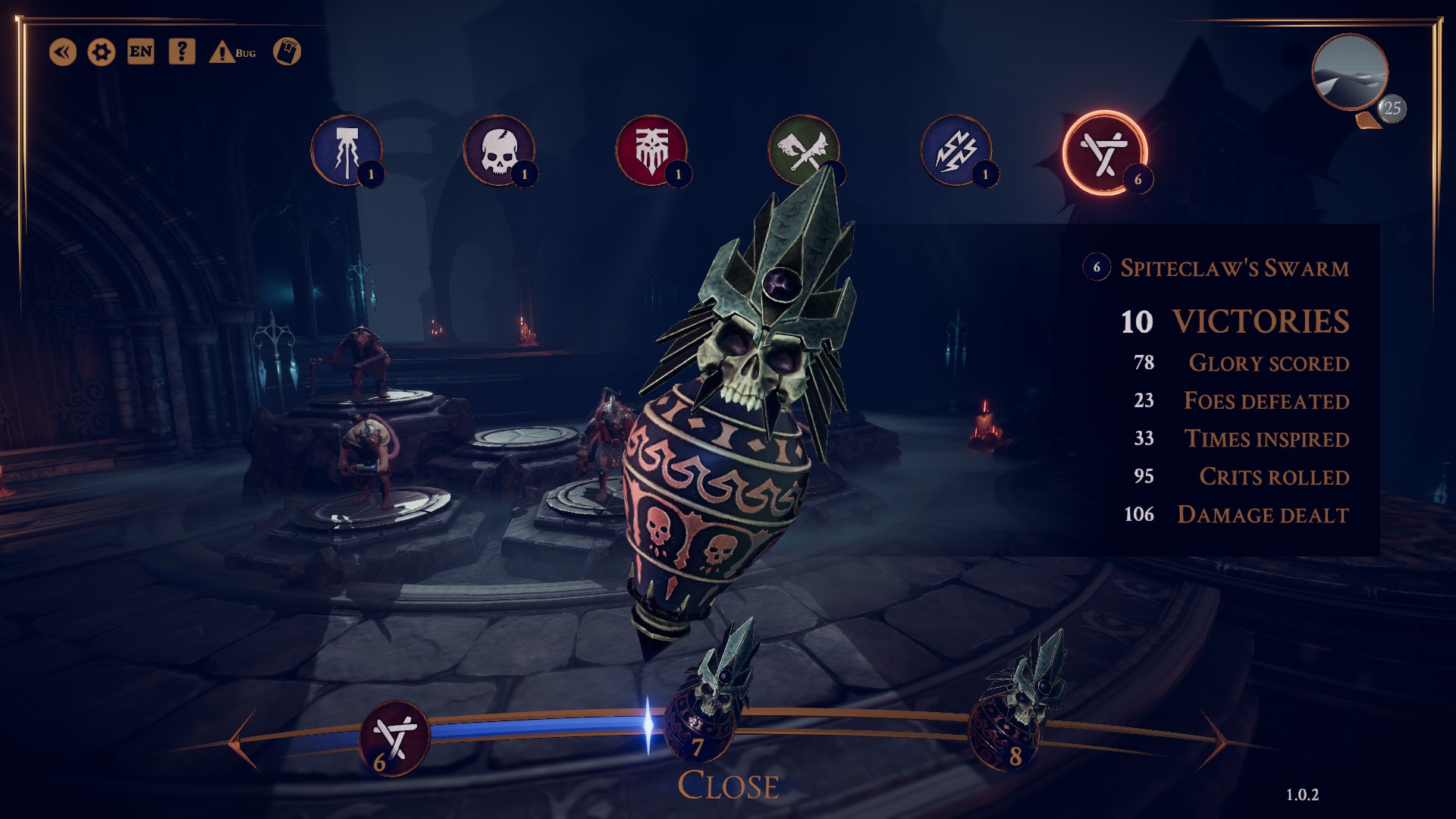Select the blue hammer warband emblem
Screen dimensions: 1456x819
[x=347, y=150]
